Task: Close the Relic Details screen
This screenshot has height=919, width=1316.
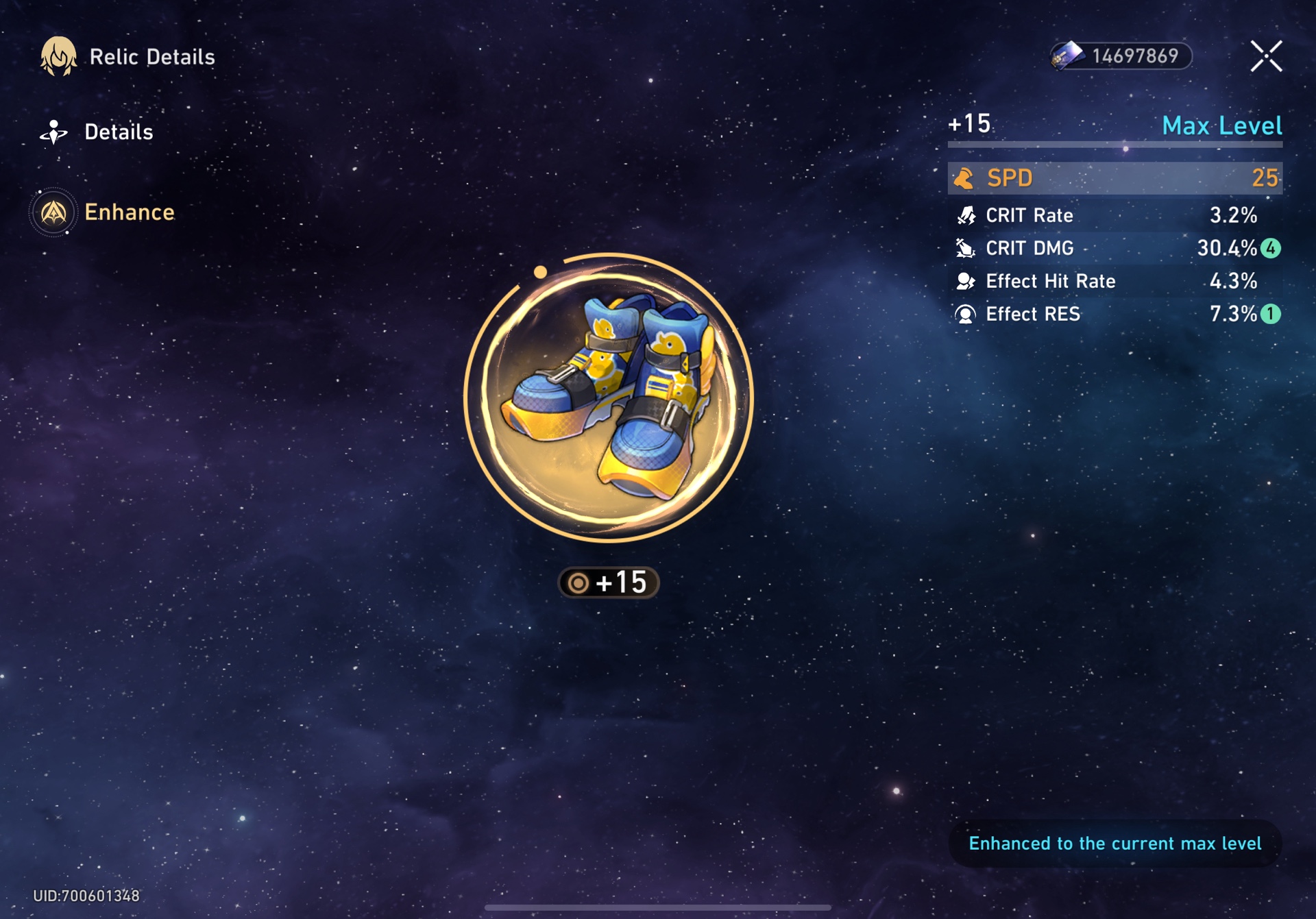Action: [1265, 56]
